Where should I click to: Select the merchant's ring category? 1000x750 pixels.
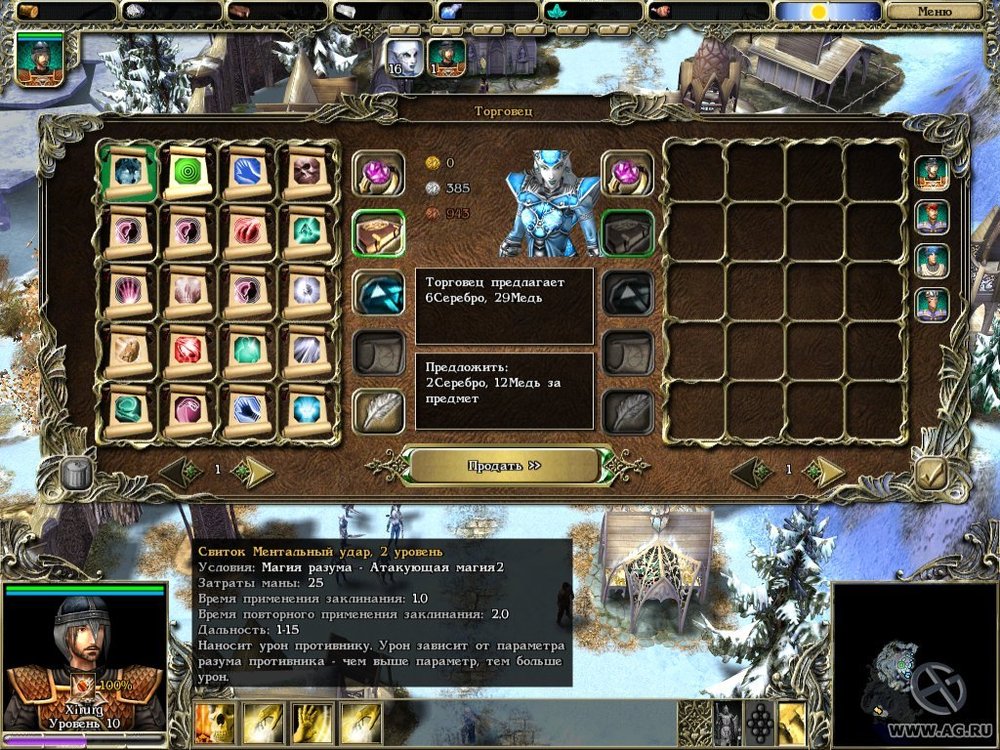point(627,173)
